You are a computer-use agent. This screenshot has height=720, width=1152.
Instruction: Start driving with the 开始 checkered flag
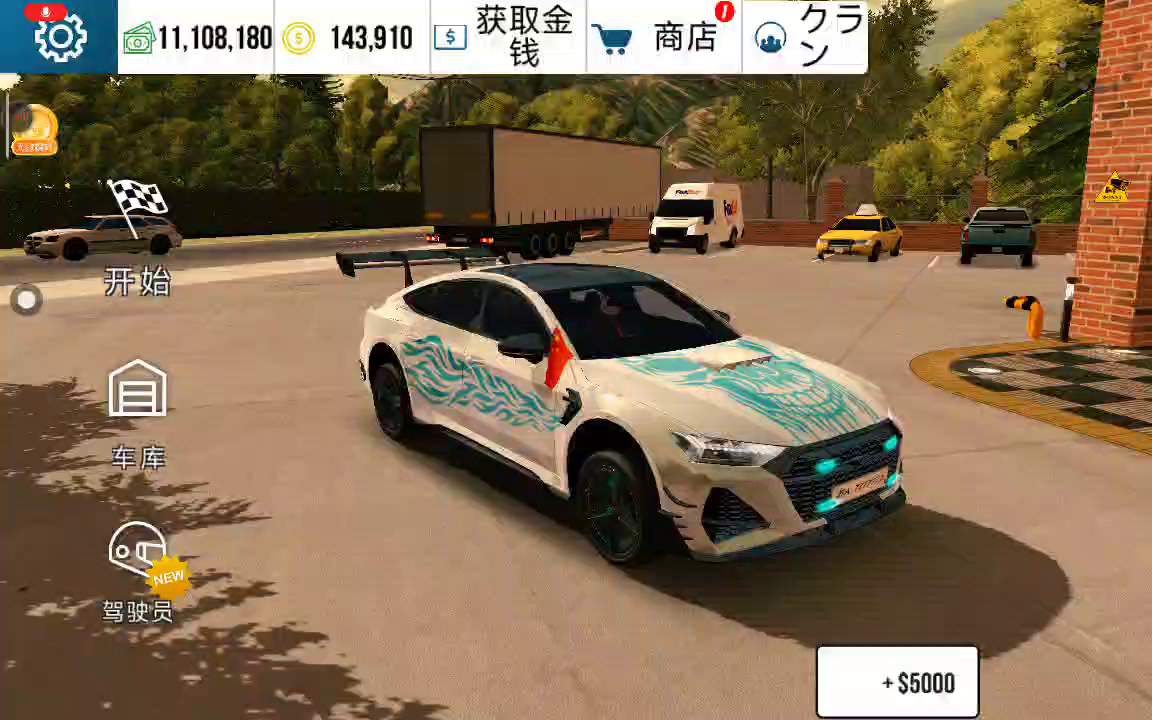(137, 237)
